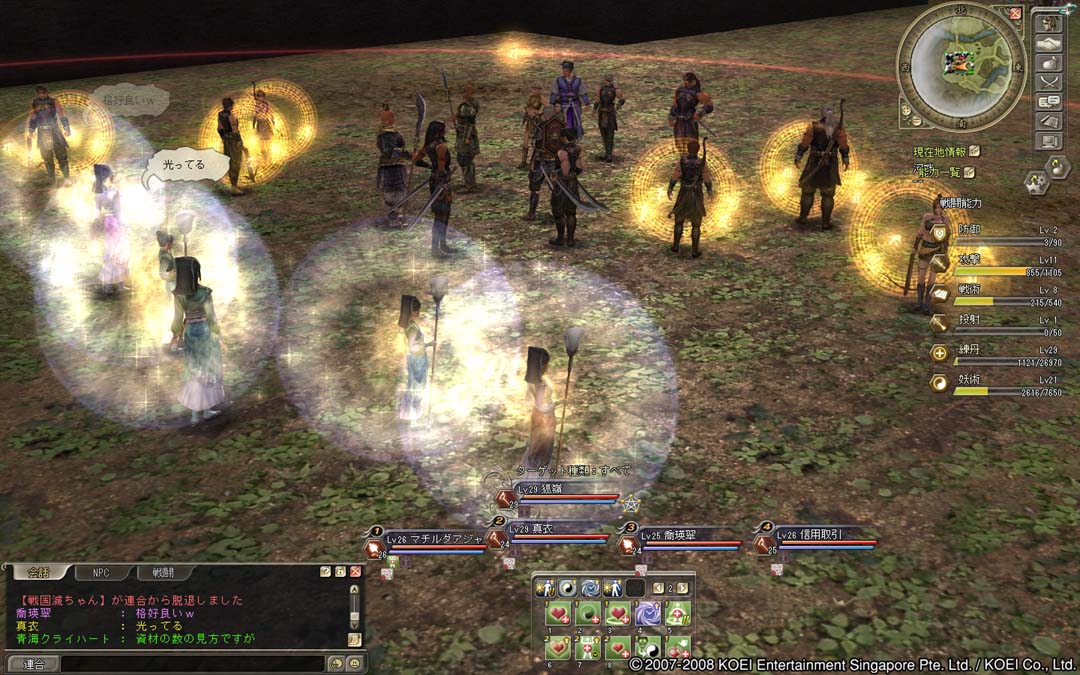
Task: Open the crossed swords menu icon
Action: click(1049, 82)
